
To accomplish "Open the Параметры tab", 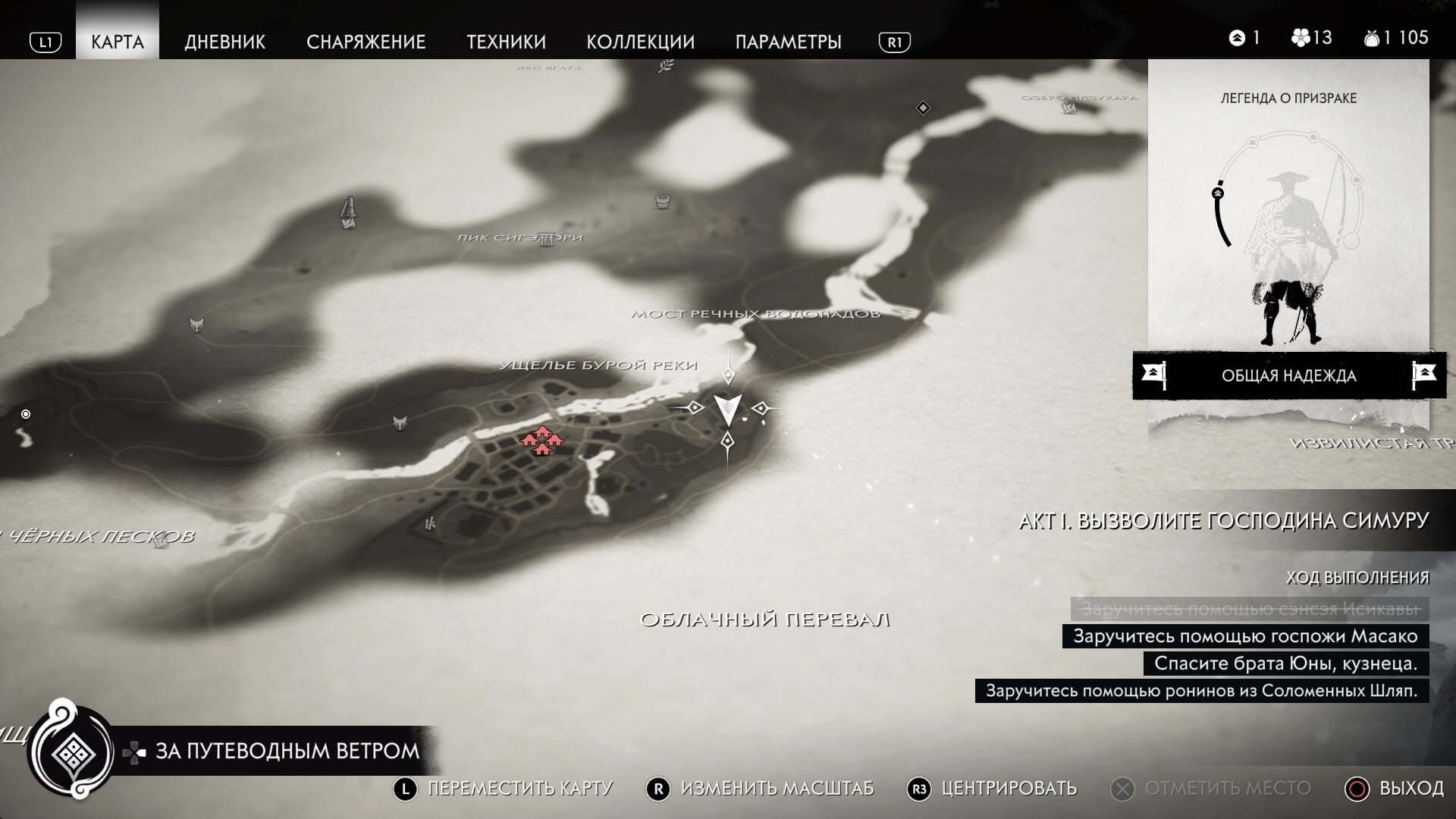I will click(x=788, y=42).
